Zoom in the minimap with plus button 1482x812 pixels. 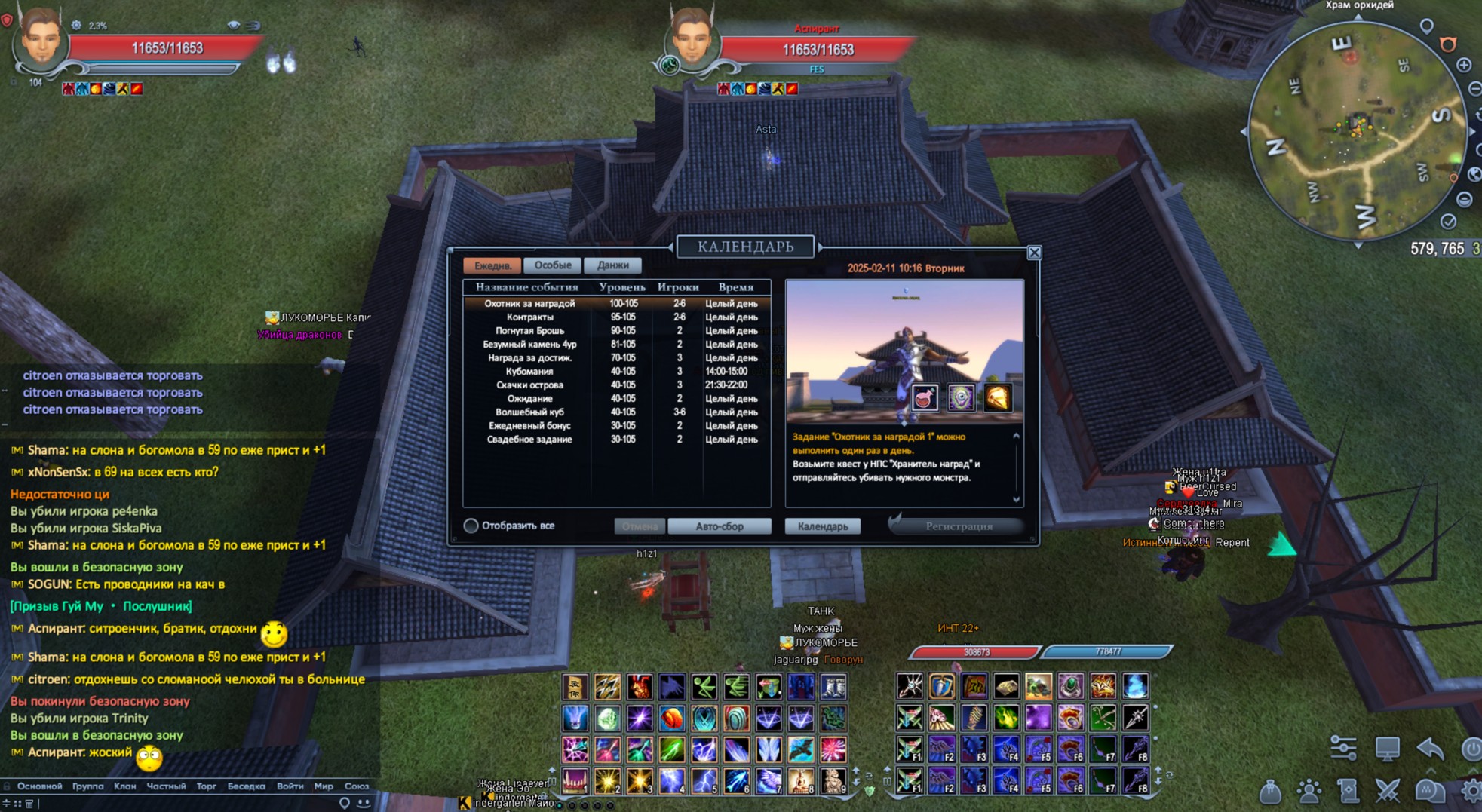tap(1464, 66)
